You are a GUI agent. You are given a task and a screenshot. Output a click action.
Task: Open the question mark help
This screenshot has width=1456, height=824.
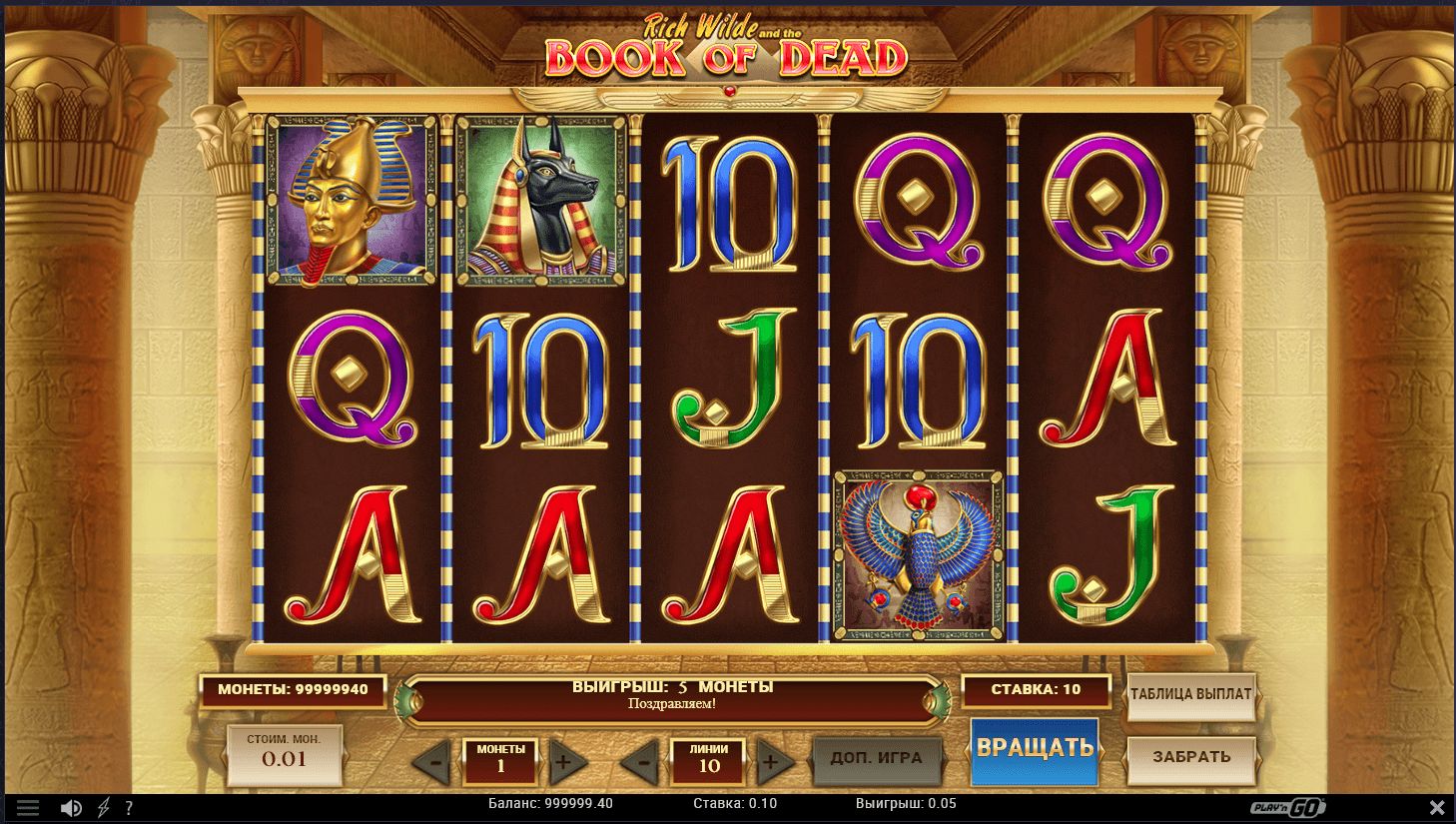pos(128,807)
